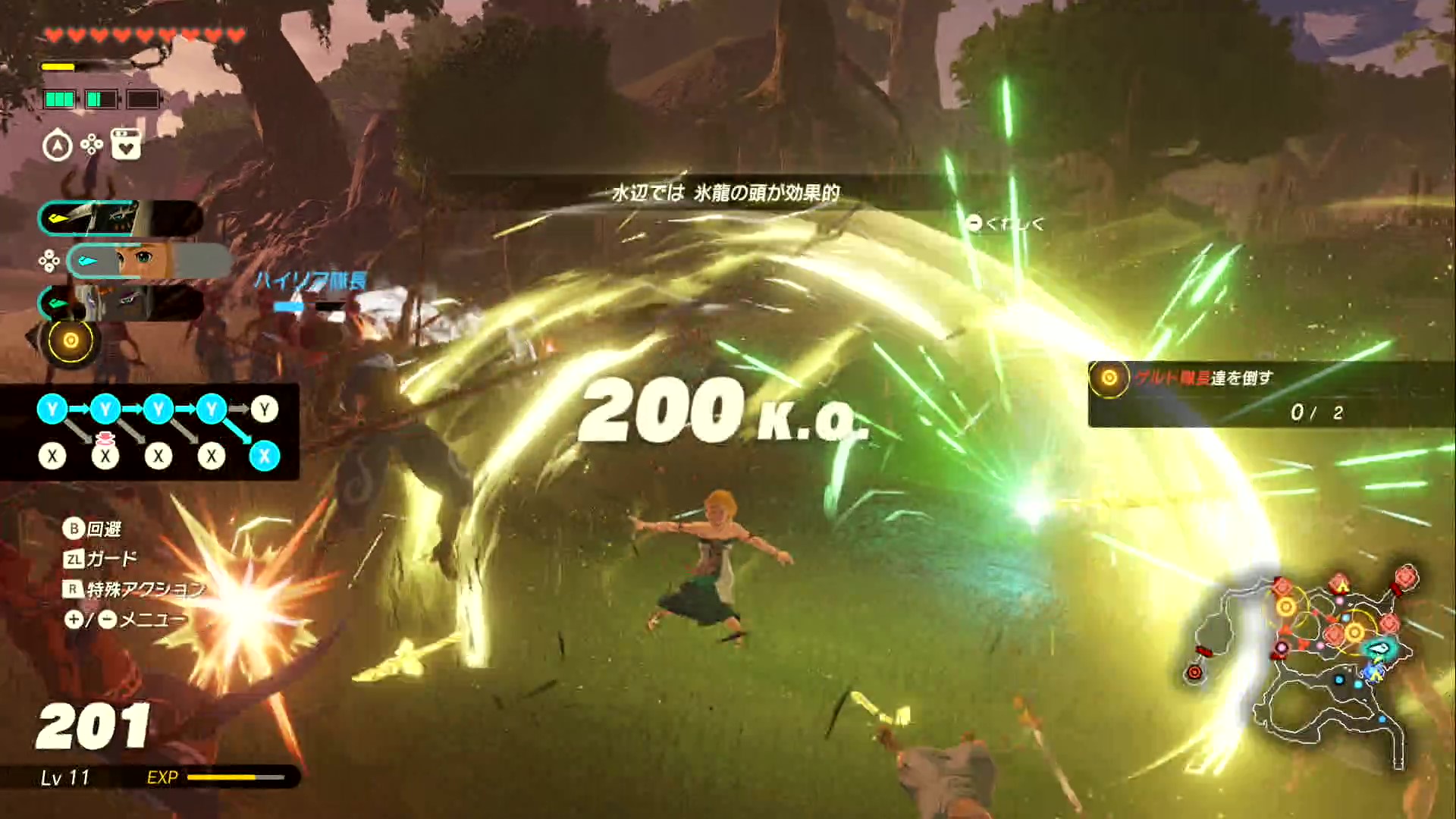Open the heart pouch item icon

[127, 145]
